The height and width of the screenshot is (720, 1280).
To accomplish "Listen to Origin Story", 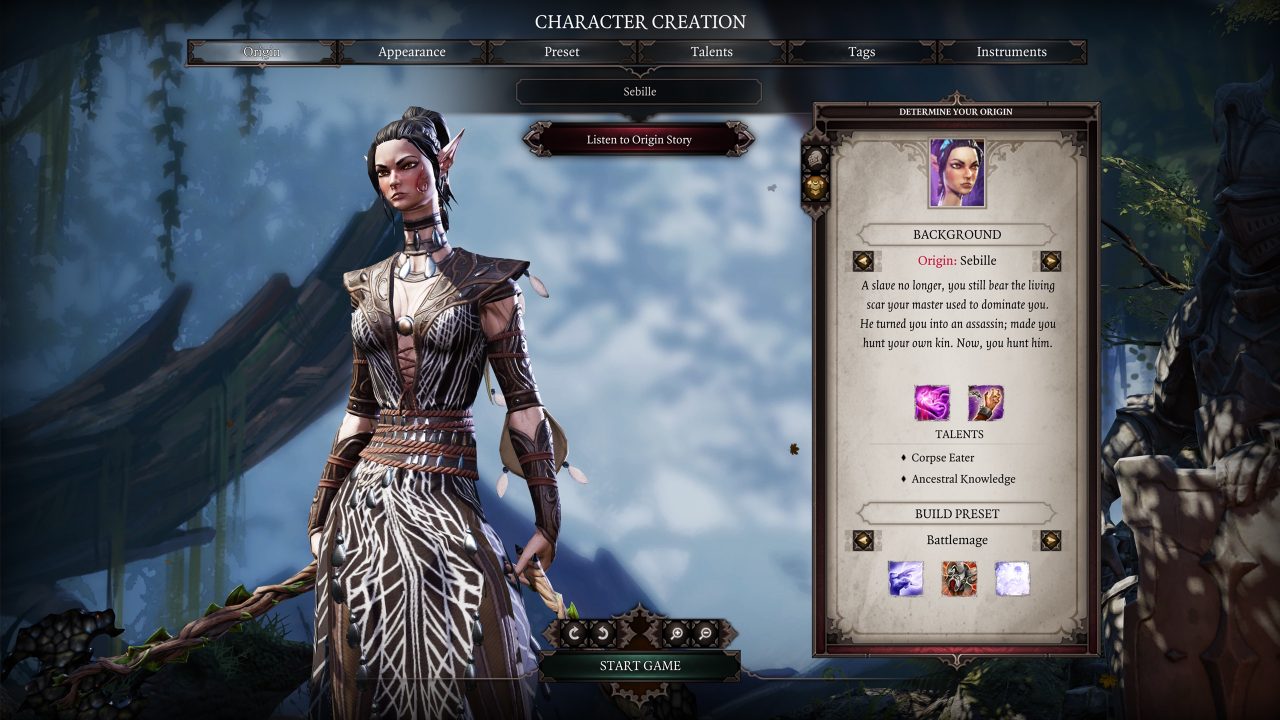I will pos(639,140).
